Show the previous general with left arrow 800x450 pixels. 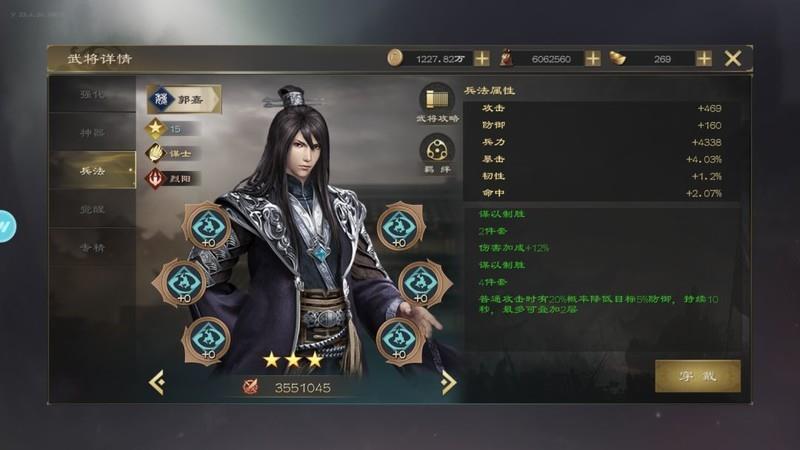tap(157, 382)
